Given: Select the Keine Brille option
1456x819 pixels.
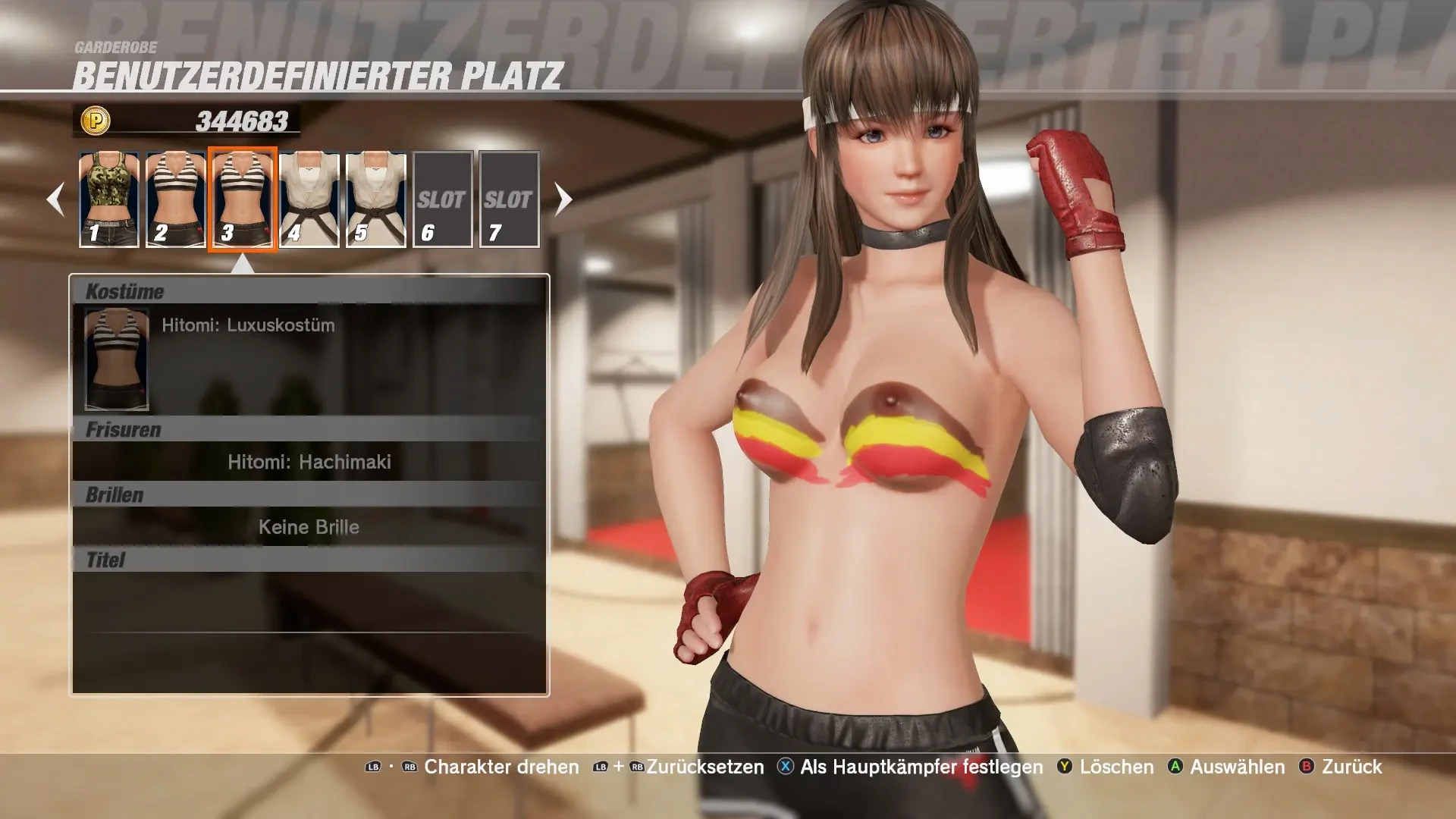Looking at the screenshot, I should (309, 527).
